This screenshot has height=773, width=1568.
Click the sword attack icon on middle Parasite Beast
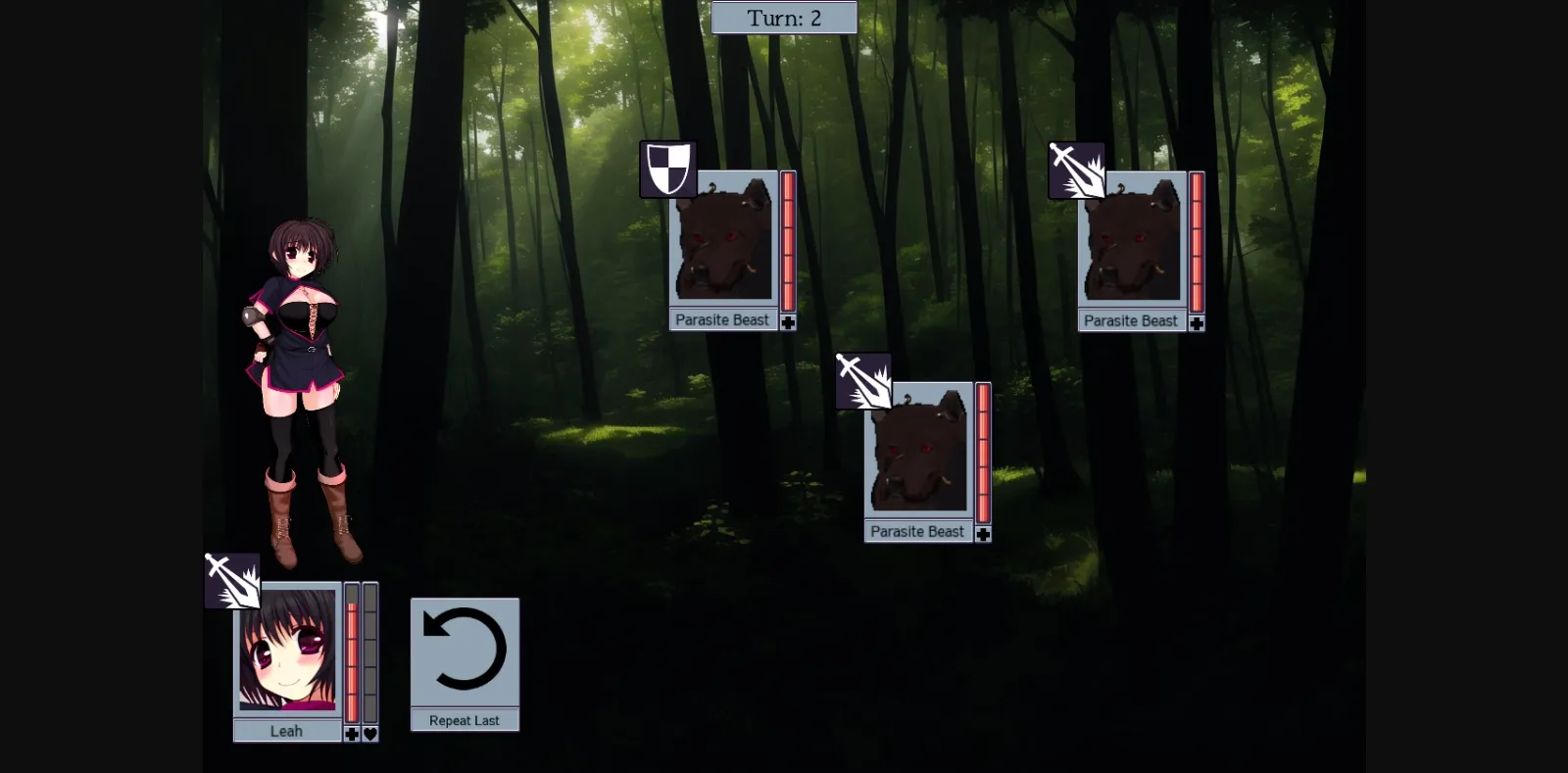[x=864, y=380]
